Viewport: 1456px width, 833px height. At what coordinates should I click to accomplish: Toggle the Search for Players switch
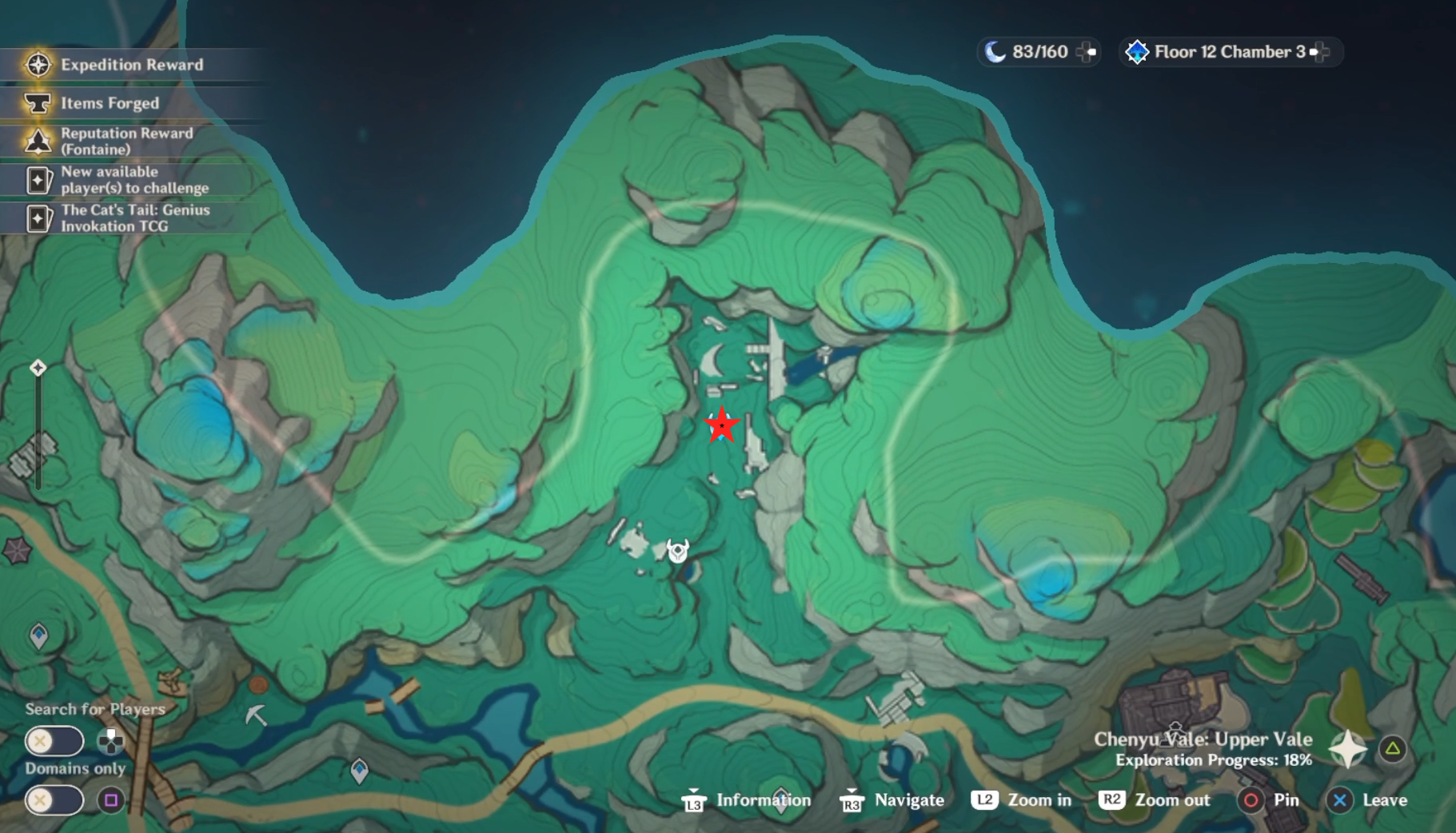[54, 742]
